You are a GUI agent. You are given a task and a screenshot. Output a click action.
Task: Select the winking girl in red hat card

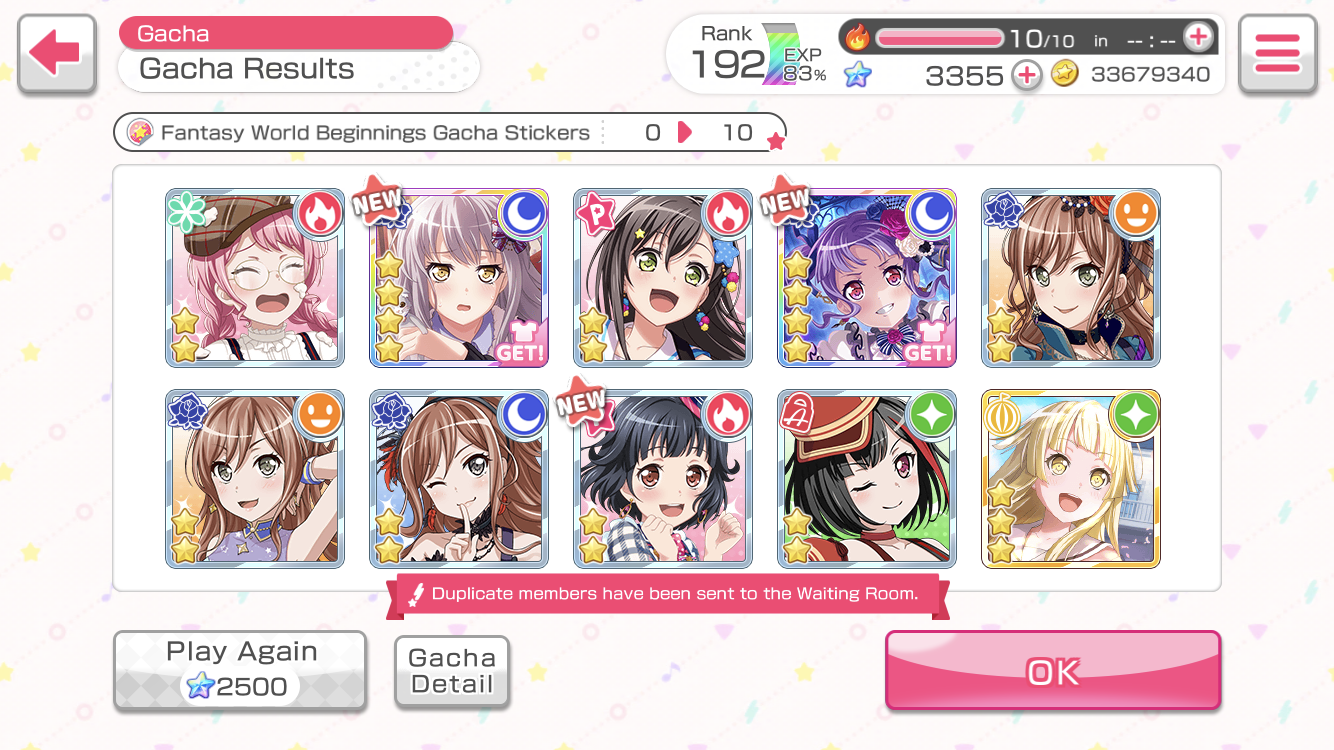[x=867, y=479]
